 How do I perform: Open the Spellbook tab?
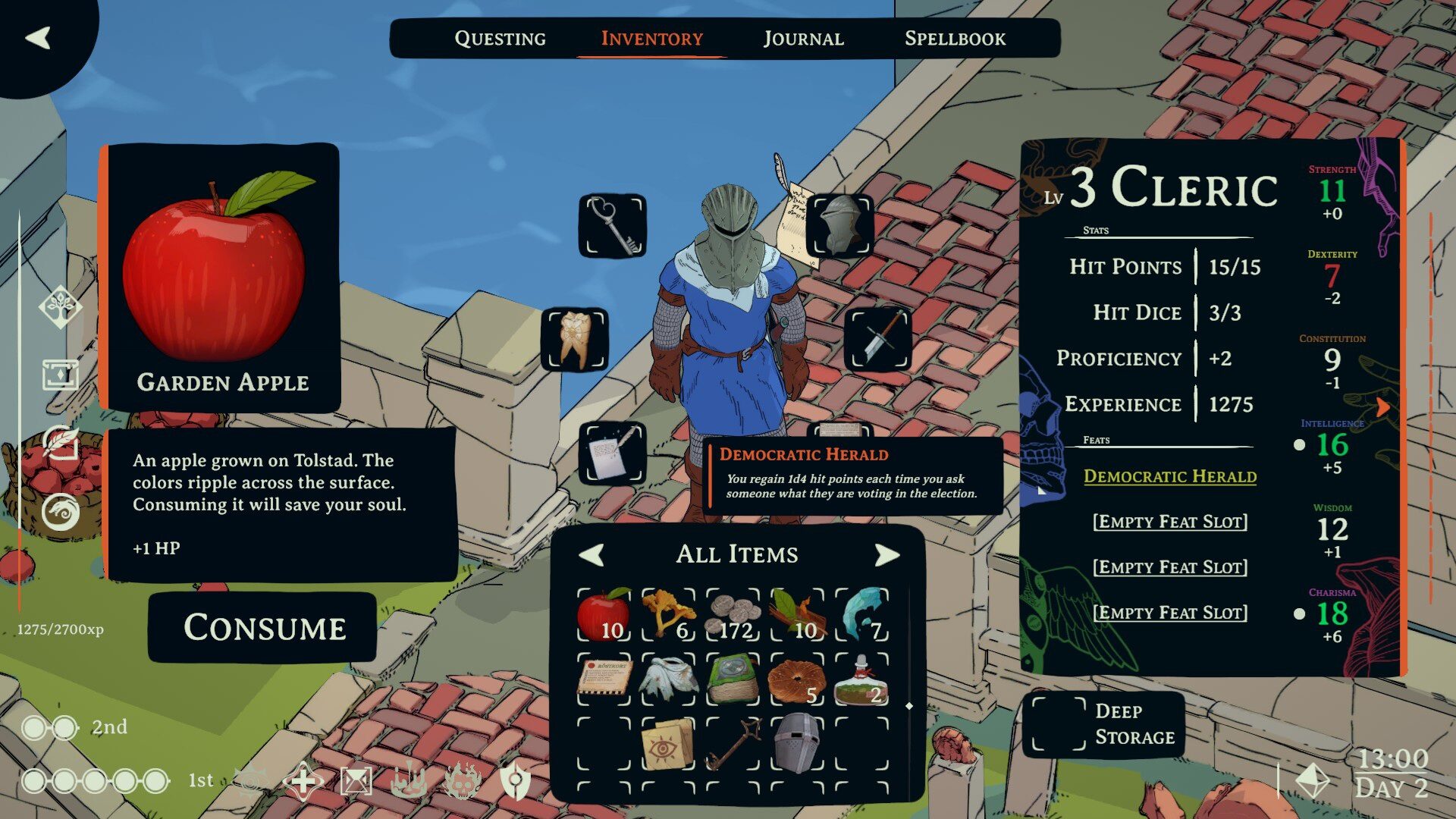[x=955, y=38]
